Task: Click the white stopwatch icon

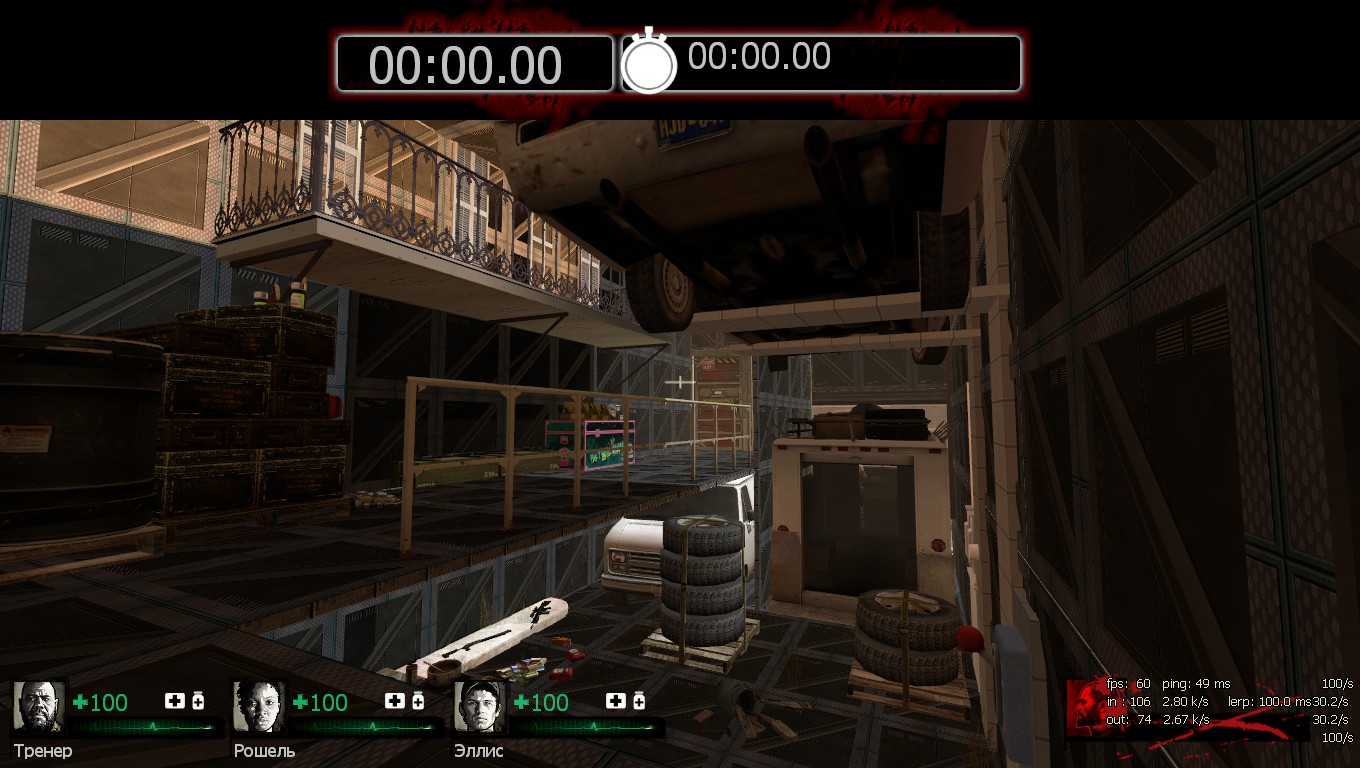Action: (649, 63)
